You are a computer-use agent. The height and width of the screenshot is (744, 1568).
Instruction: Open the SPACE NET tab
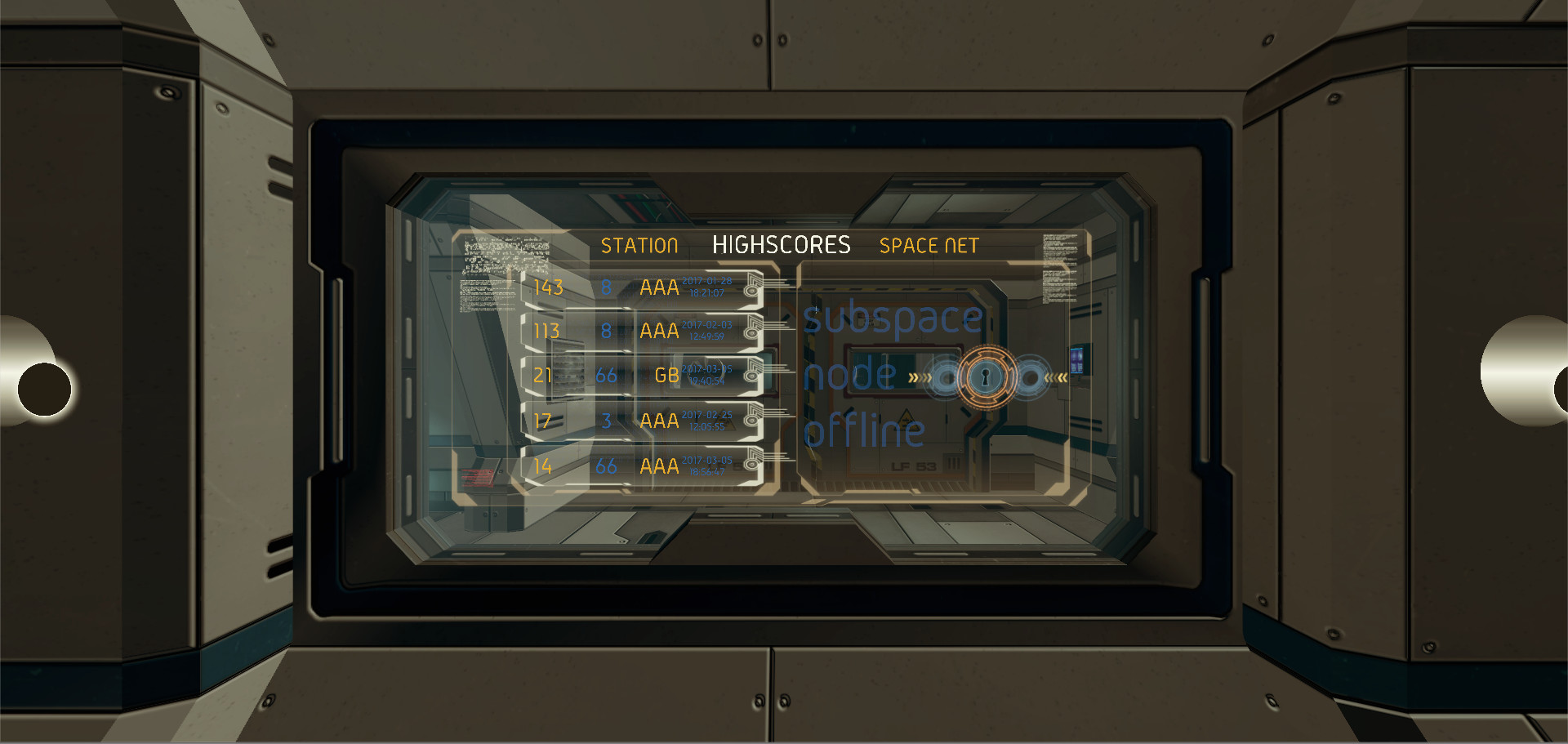pyautogui.click(x=929, y=245)
